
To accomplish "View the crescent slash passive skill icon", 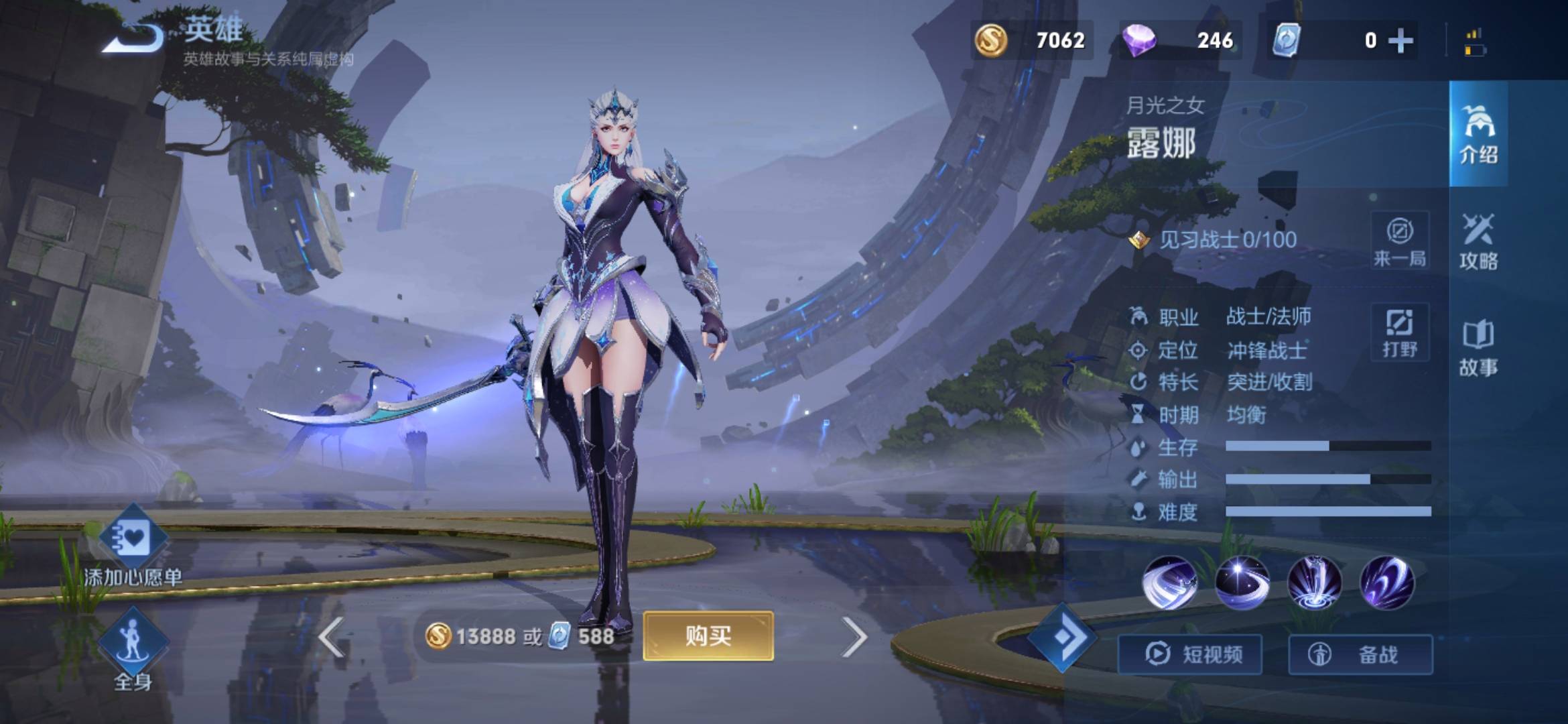I will [x=1169, y=583].
